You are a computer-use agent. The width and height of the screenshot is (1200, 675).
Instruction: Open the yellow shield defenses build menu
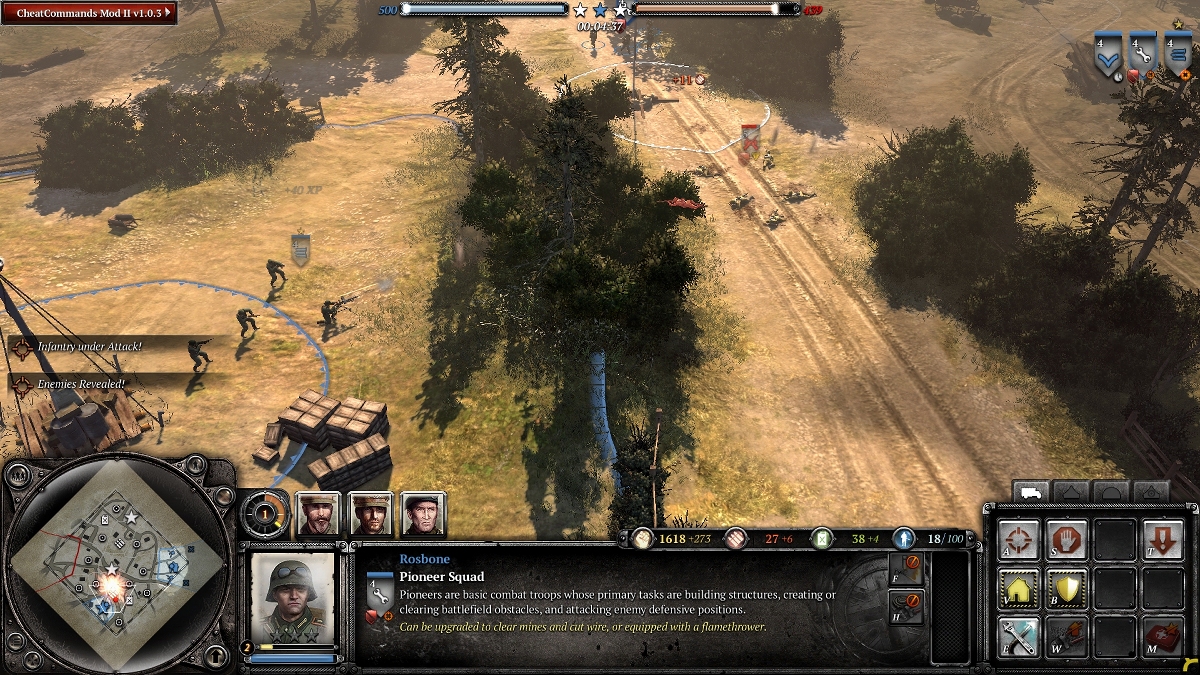pos(1066,589)
